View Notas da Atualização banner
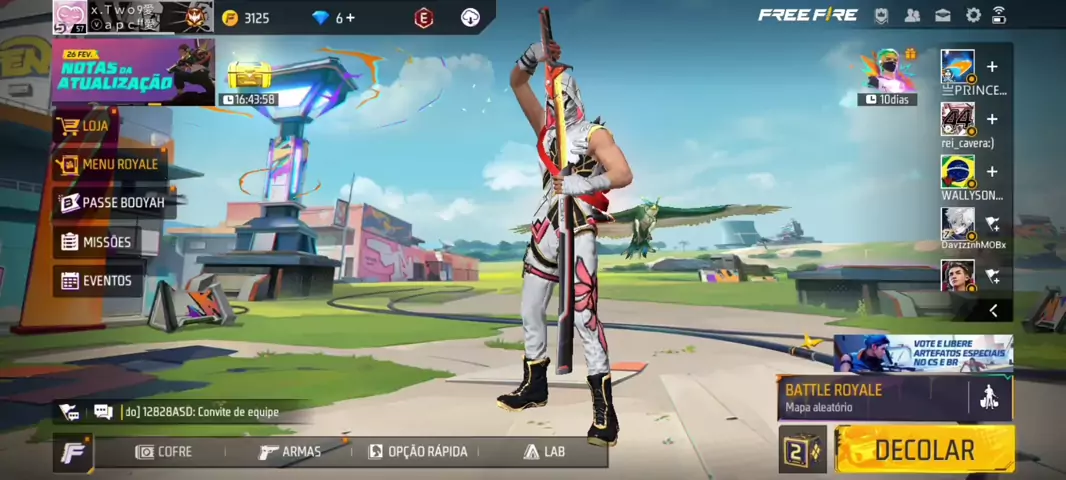The image size is (1066, 480). click(133, 72)
